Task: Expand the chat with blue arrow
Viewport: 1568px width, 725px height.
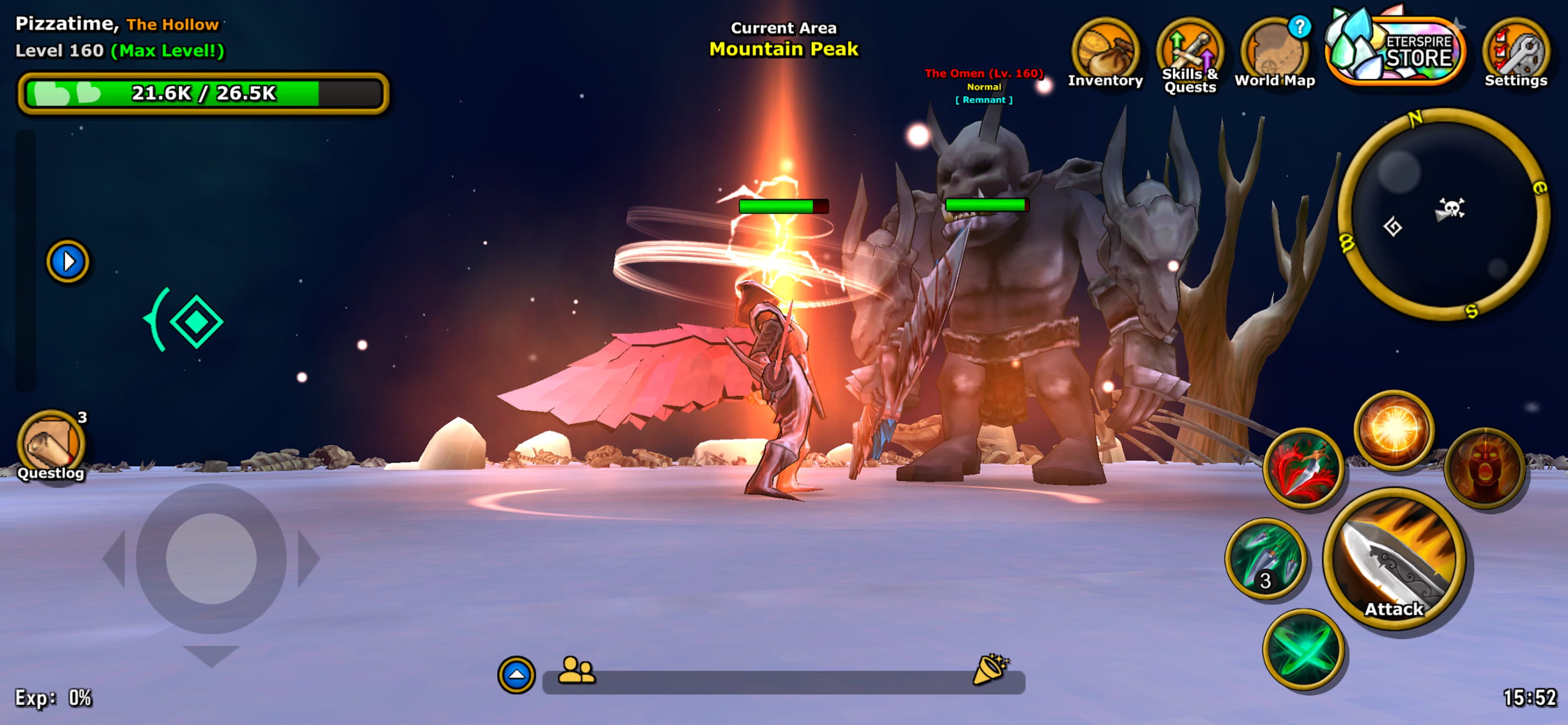Action: [x=516, y=674]
